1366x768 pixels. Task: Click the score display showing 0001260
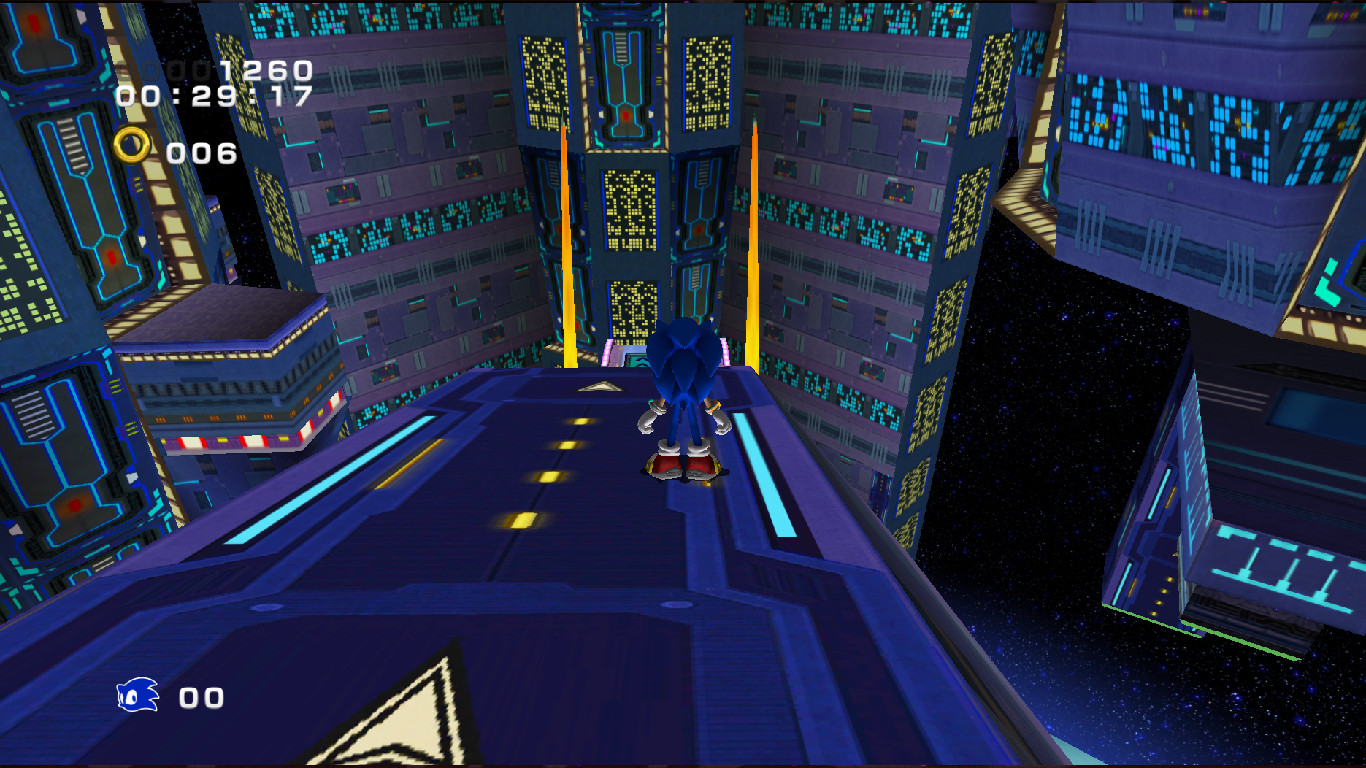pyautogui.click(x=221, y=71)
